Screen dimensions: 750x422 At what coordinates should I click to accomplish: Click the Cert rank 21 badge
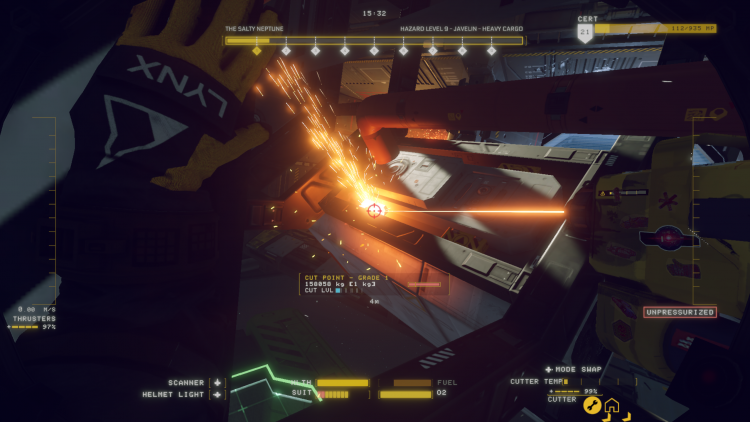point(585,32)
